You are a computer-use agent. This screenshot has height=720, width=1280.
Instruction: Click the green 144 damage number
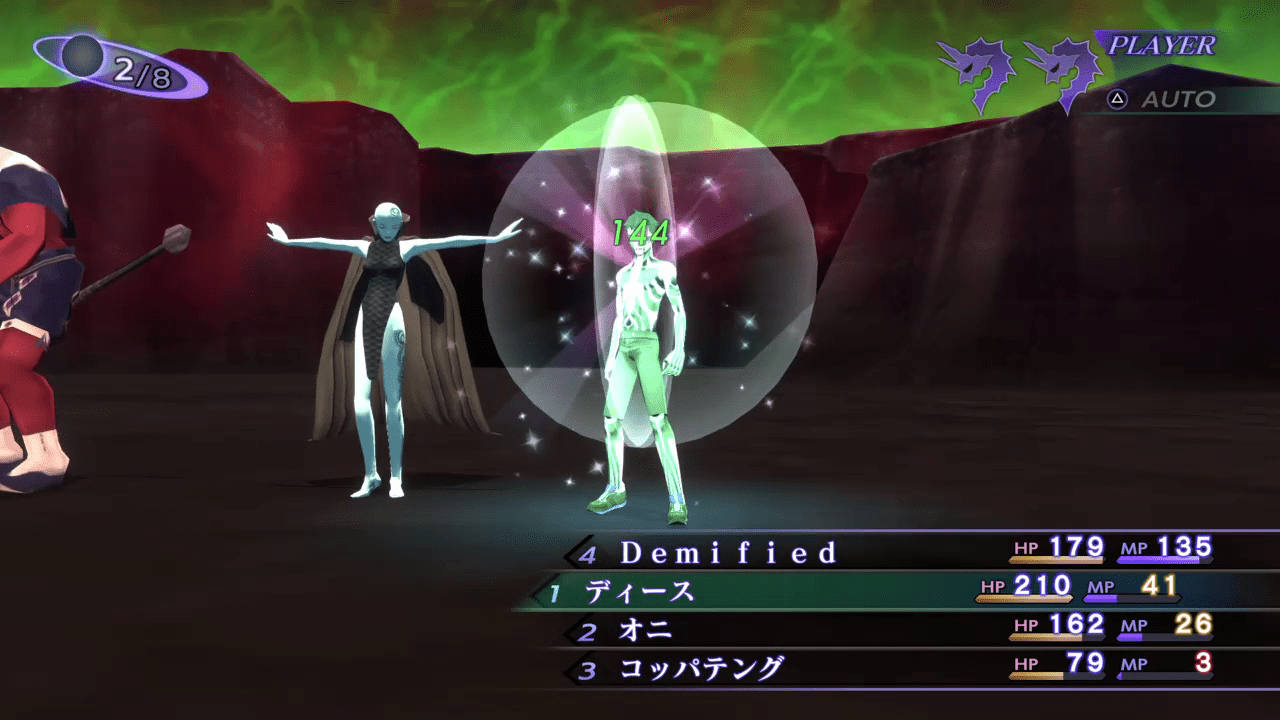[x=641, y=232]
